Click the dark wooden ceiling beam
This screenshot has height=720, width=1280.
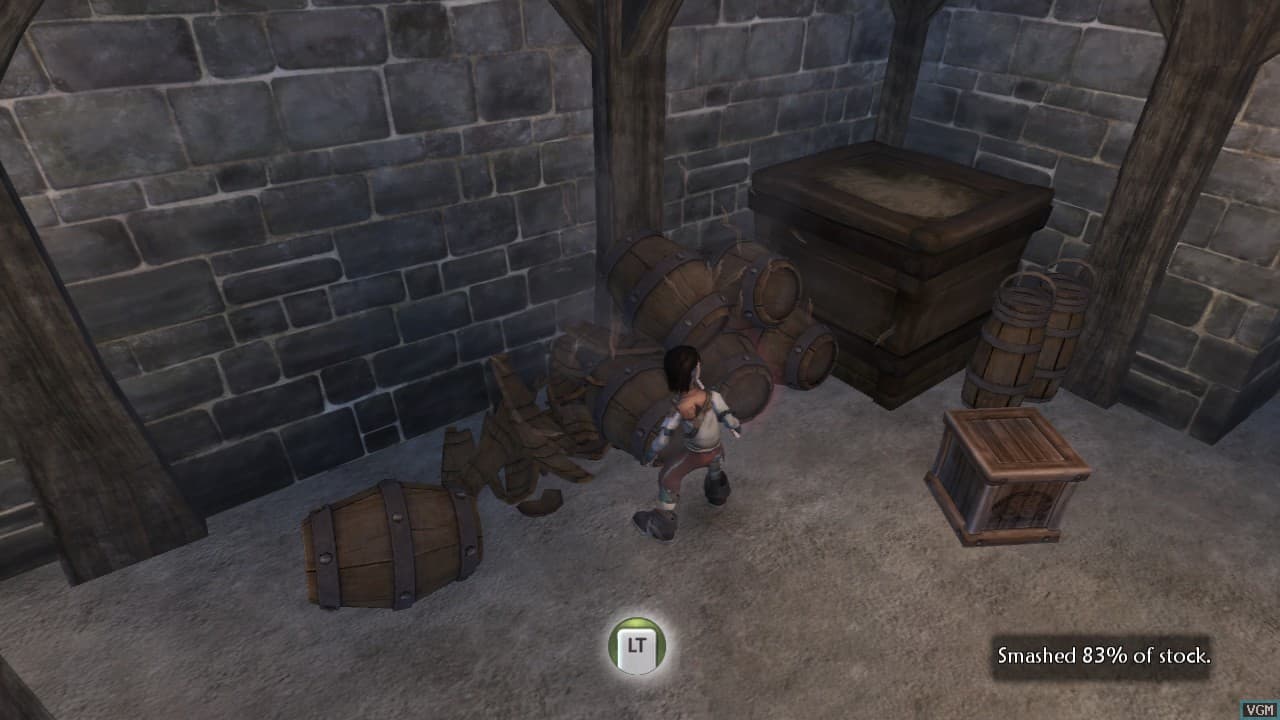tap(620, 20)
